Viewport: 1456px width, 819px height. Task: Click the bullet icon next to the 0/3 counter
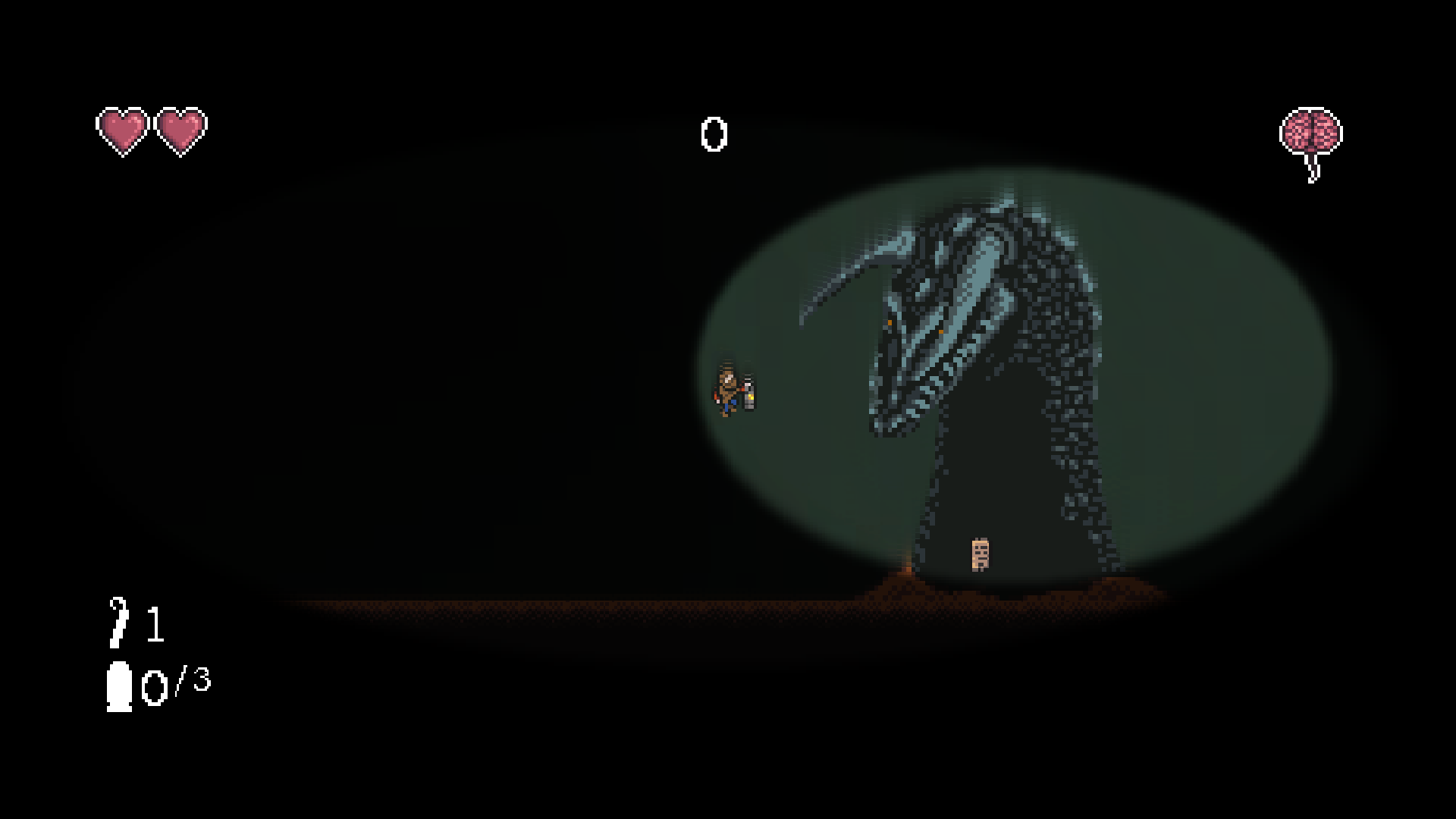click(120, 686)
